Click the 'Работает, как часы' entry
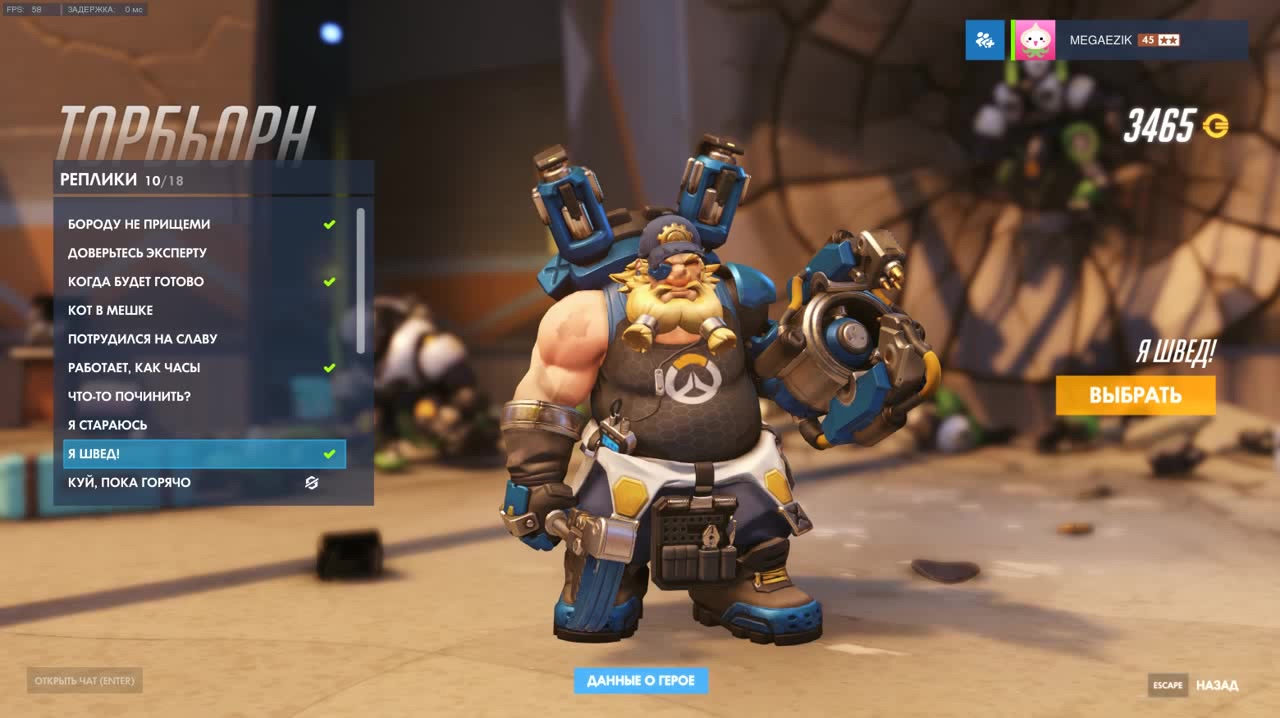 tap(134, 368)
